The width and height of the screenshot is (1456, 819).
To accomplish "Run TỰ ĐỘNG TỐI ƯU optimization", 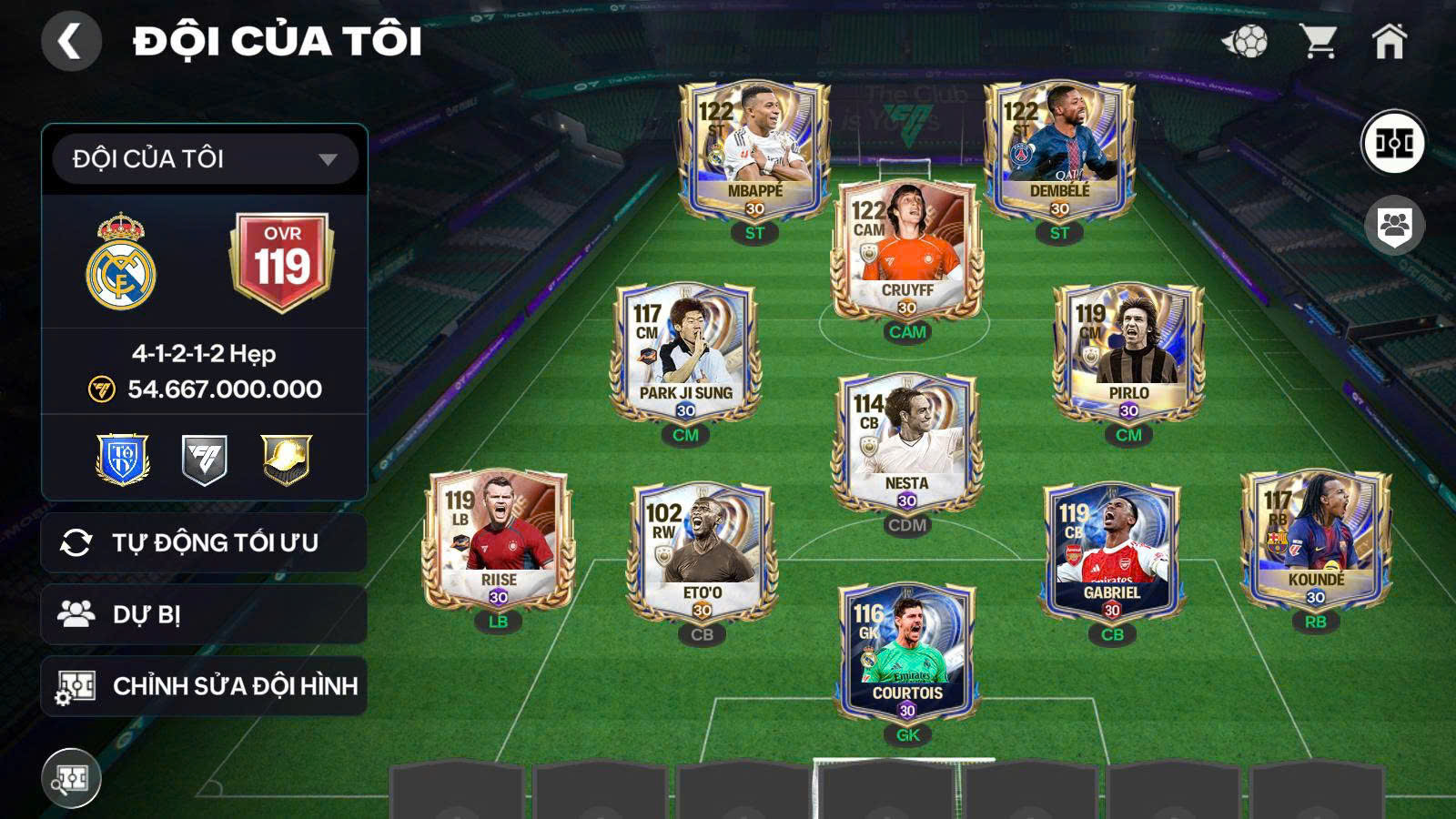I will tap(202, 542).
